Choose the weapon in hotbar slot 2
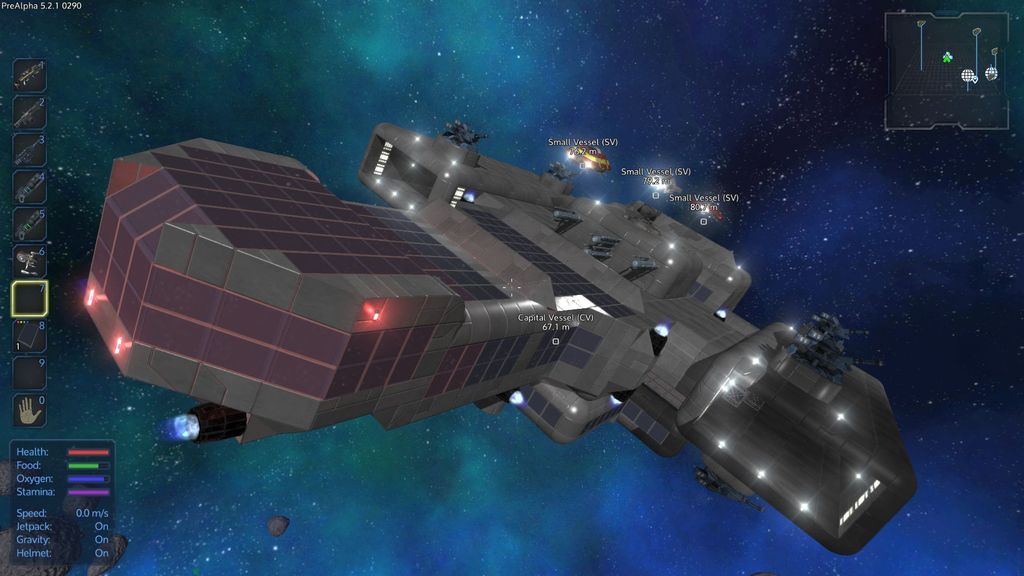The height and width of the screenshot is (576, 1024). pyautogui.click(x=29, y=113)
